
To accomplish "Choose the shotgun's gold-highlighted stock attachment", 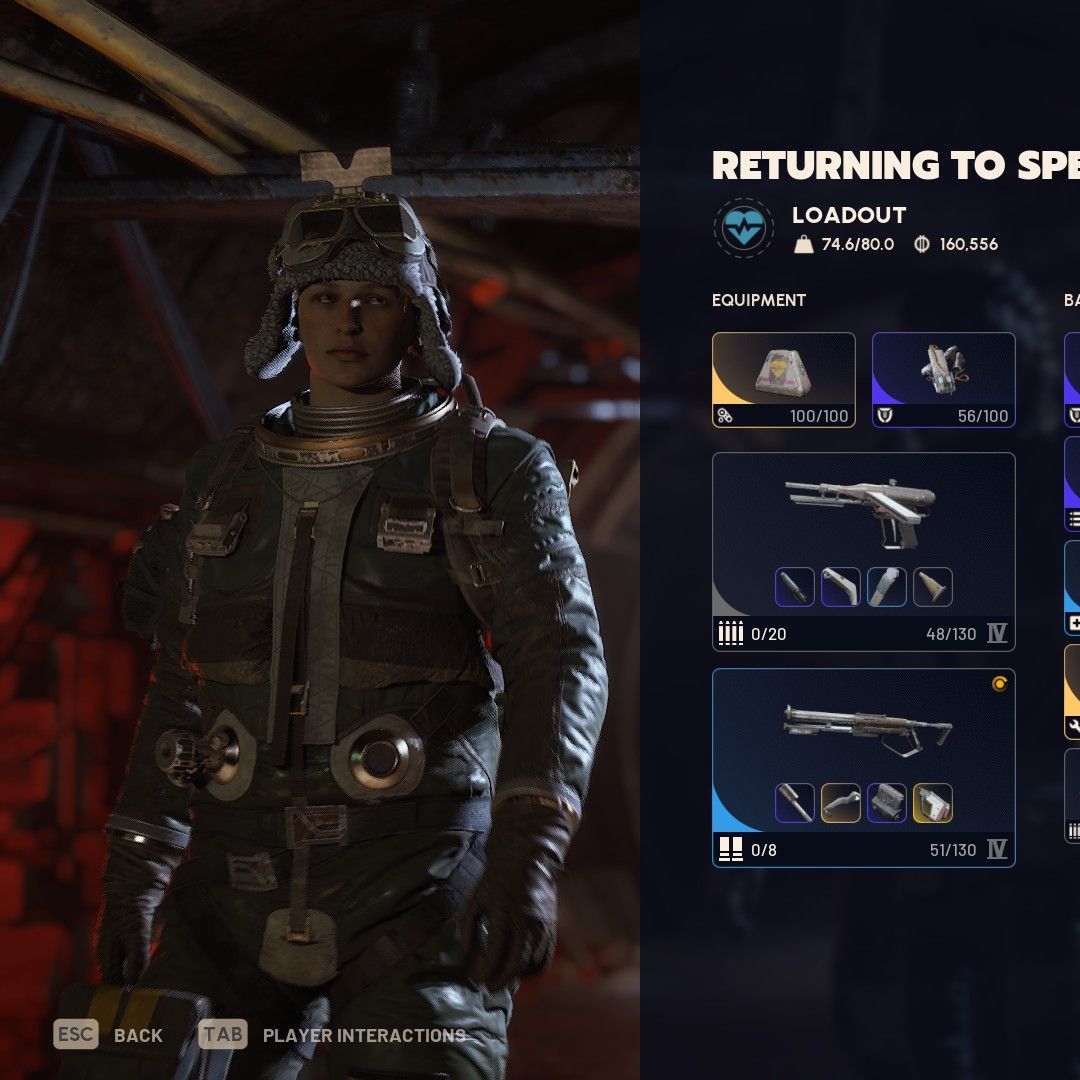I will [x=932, y=803].
